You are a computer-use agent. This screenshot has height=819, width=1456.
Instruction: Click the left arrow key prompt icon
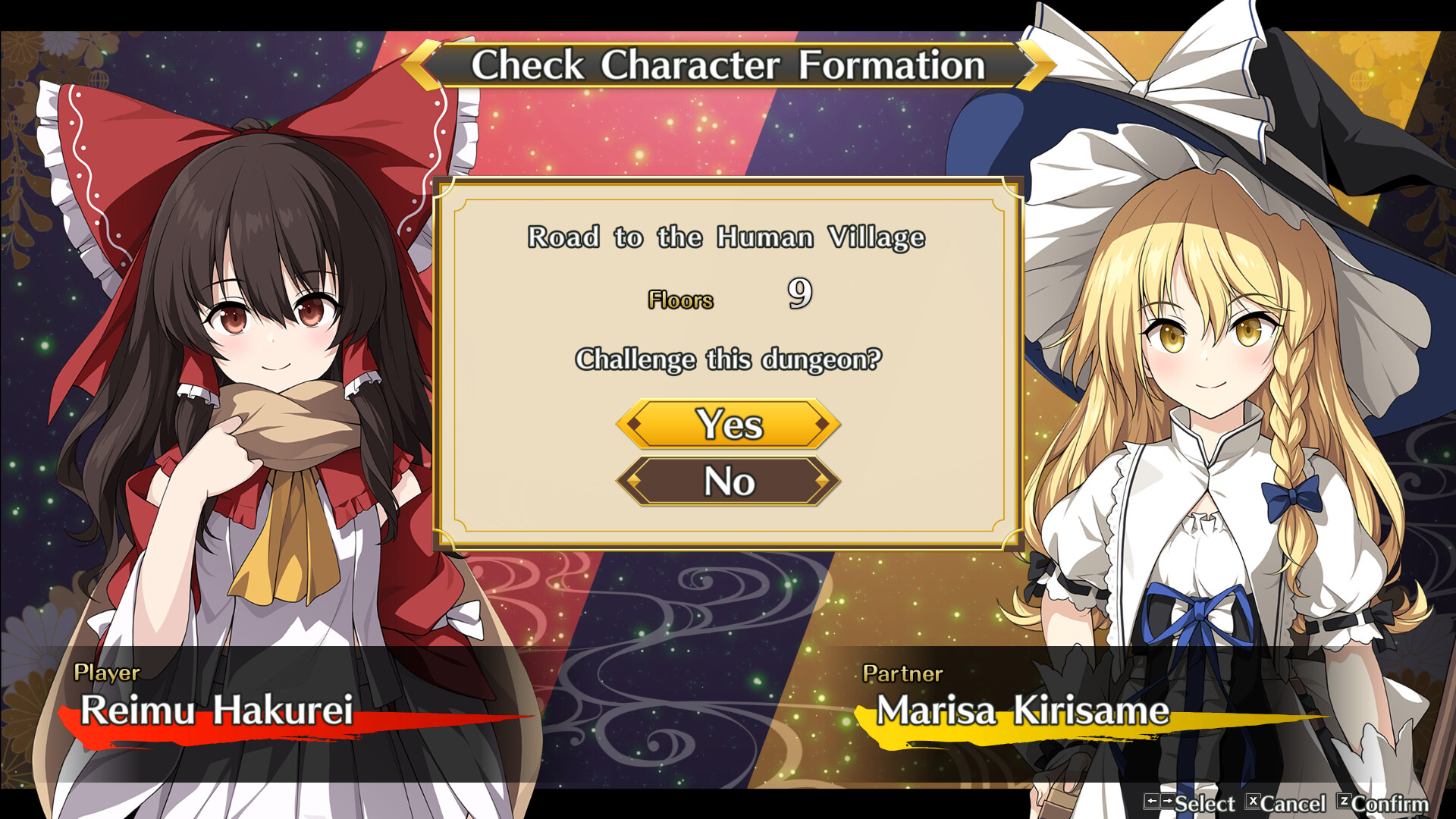[1152, 802]
